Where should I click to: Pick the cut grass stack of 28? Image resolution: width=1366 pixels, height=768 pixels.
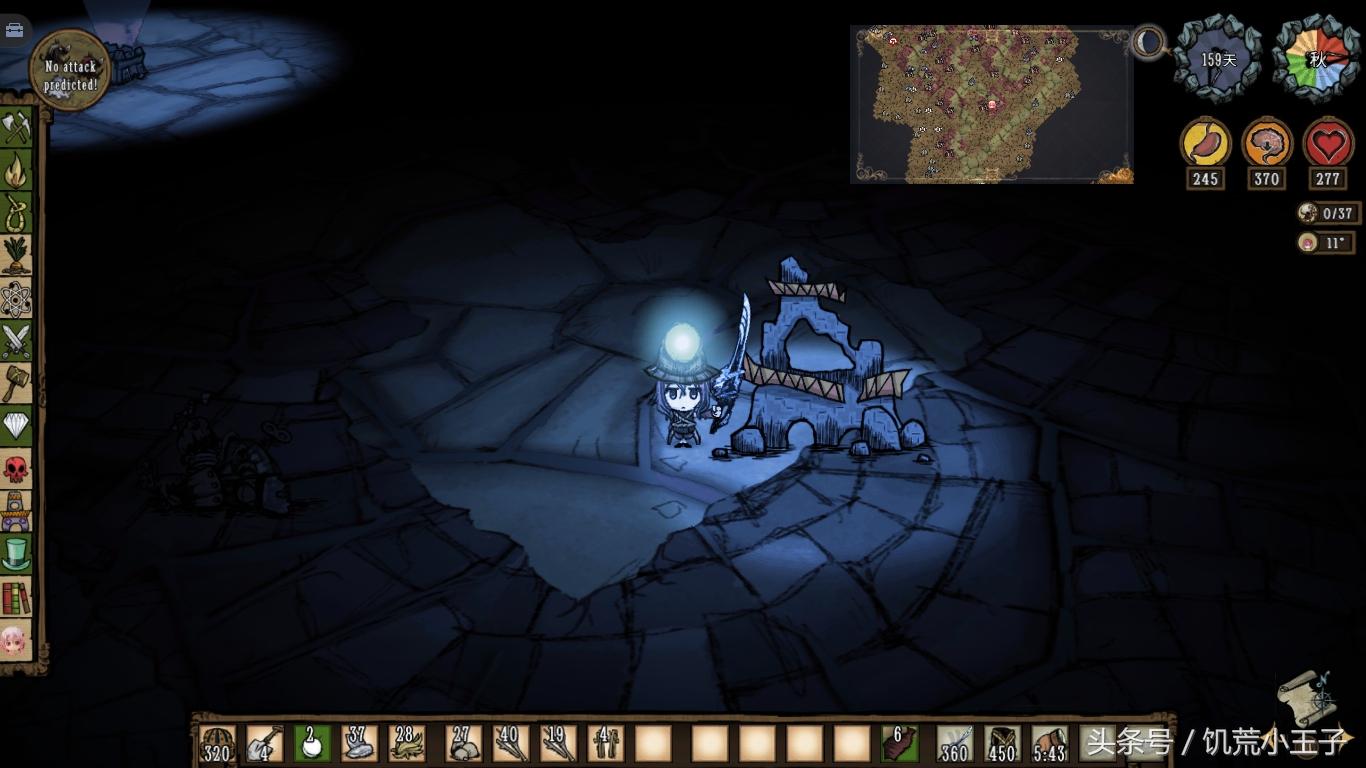(406, 744)
